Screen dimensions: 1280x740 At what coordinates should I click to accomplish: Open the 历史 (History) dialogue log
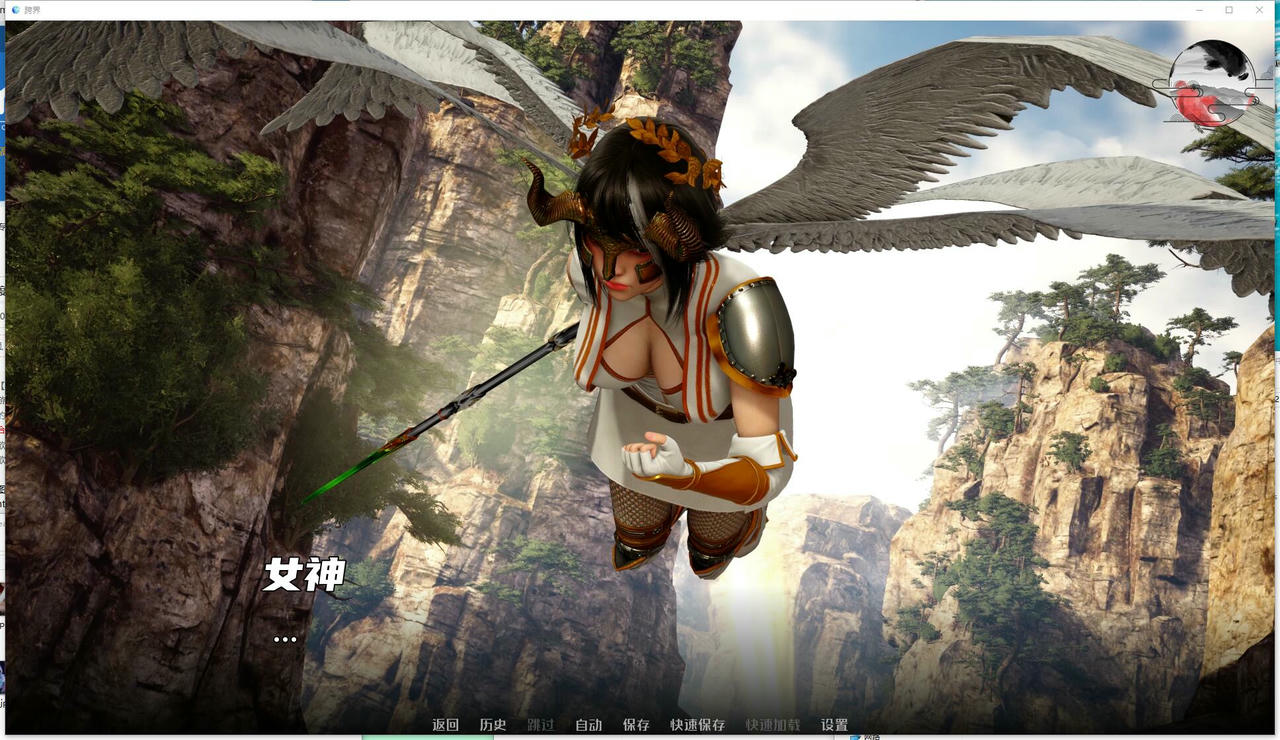491,723
